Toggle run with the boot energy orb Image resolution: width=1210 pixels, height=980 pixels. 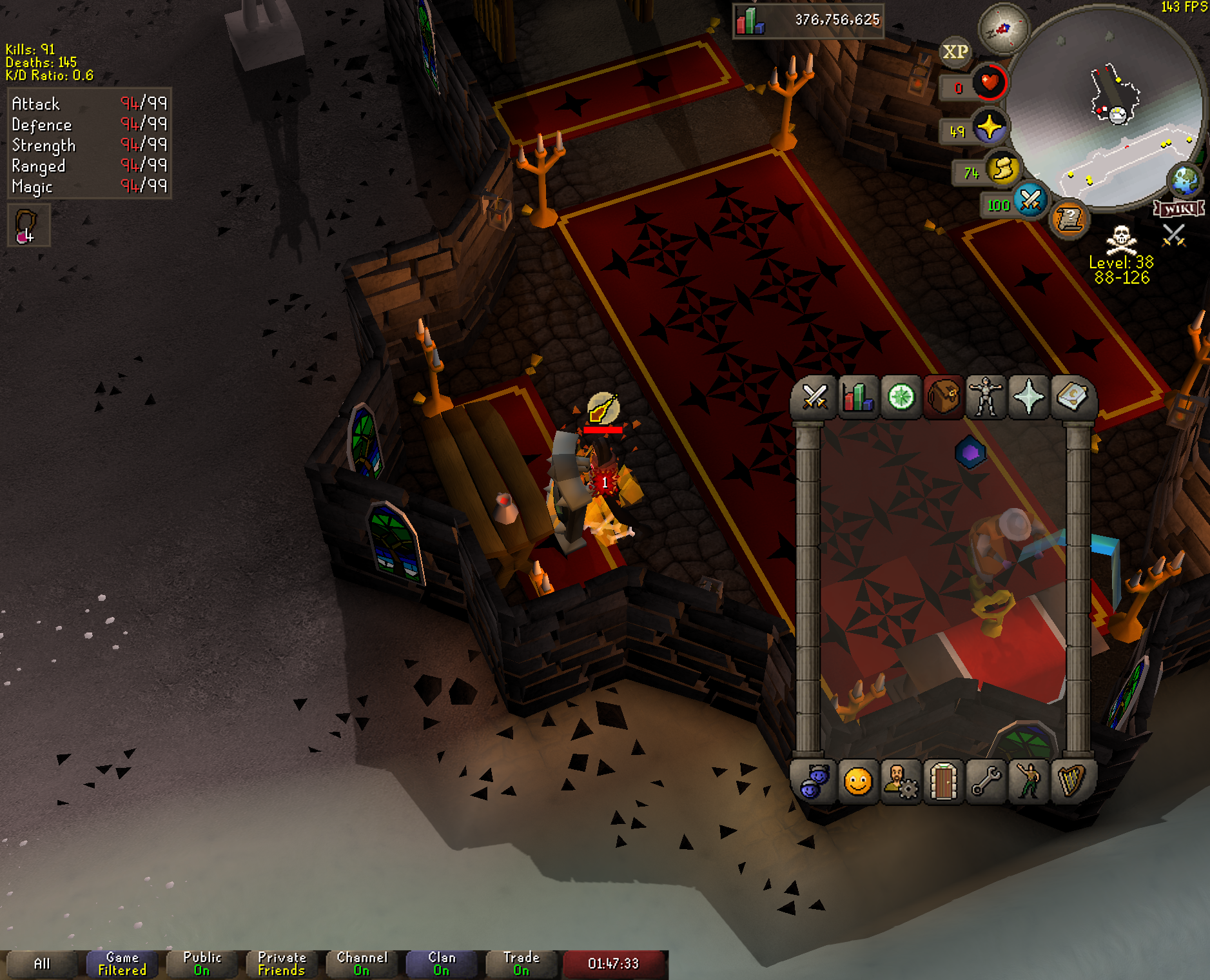coord(1002,169)
